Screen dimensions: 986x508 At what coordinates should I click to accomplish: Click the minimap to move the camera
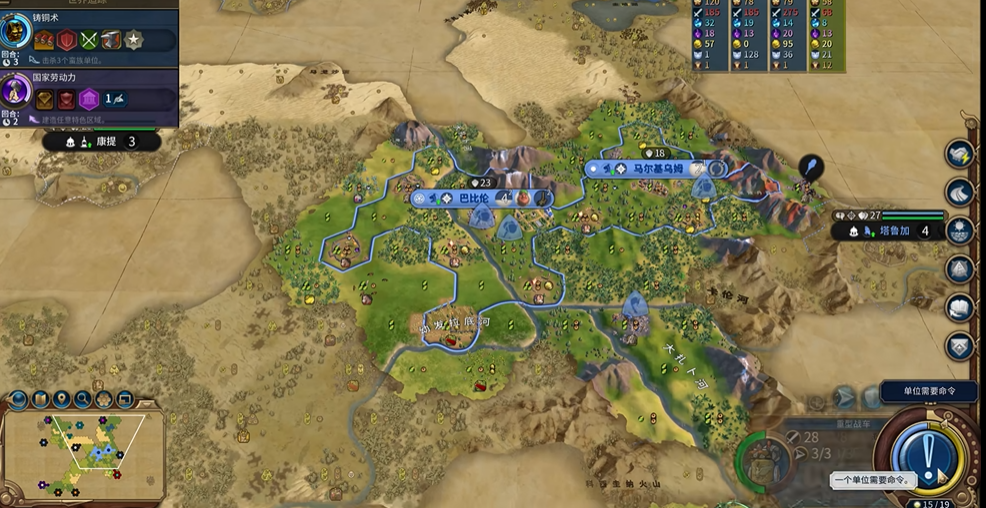click(x=85, y=455)
